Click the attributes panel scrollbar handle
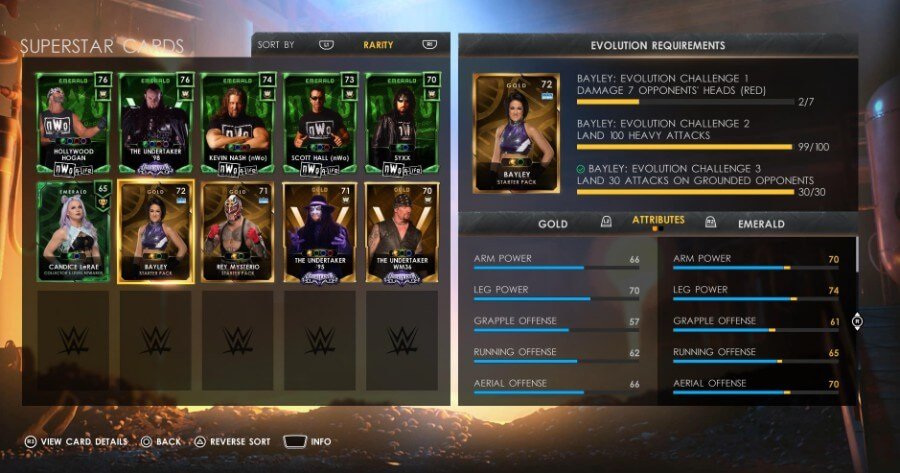 857,321
